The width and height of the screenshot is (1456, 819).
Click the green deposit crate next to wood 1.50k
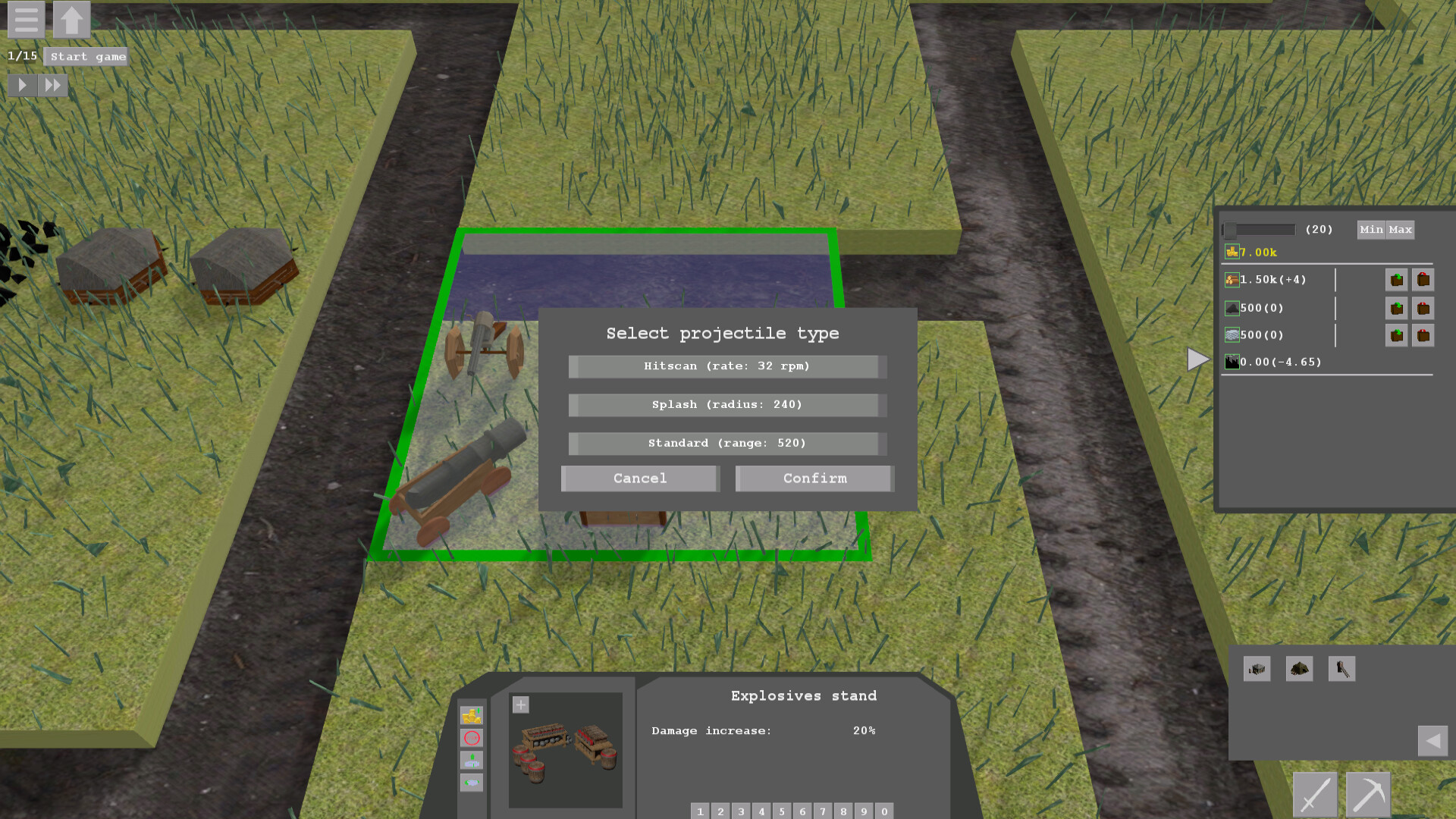click(x=1398, y=279)
